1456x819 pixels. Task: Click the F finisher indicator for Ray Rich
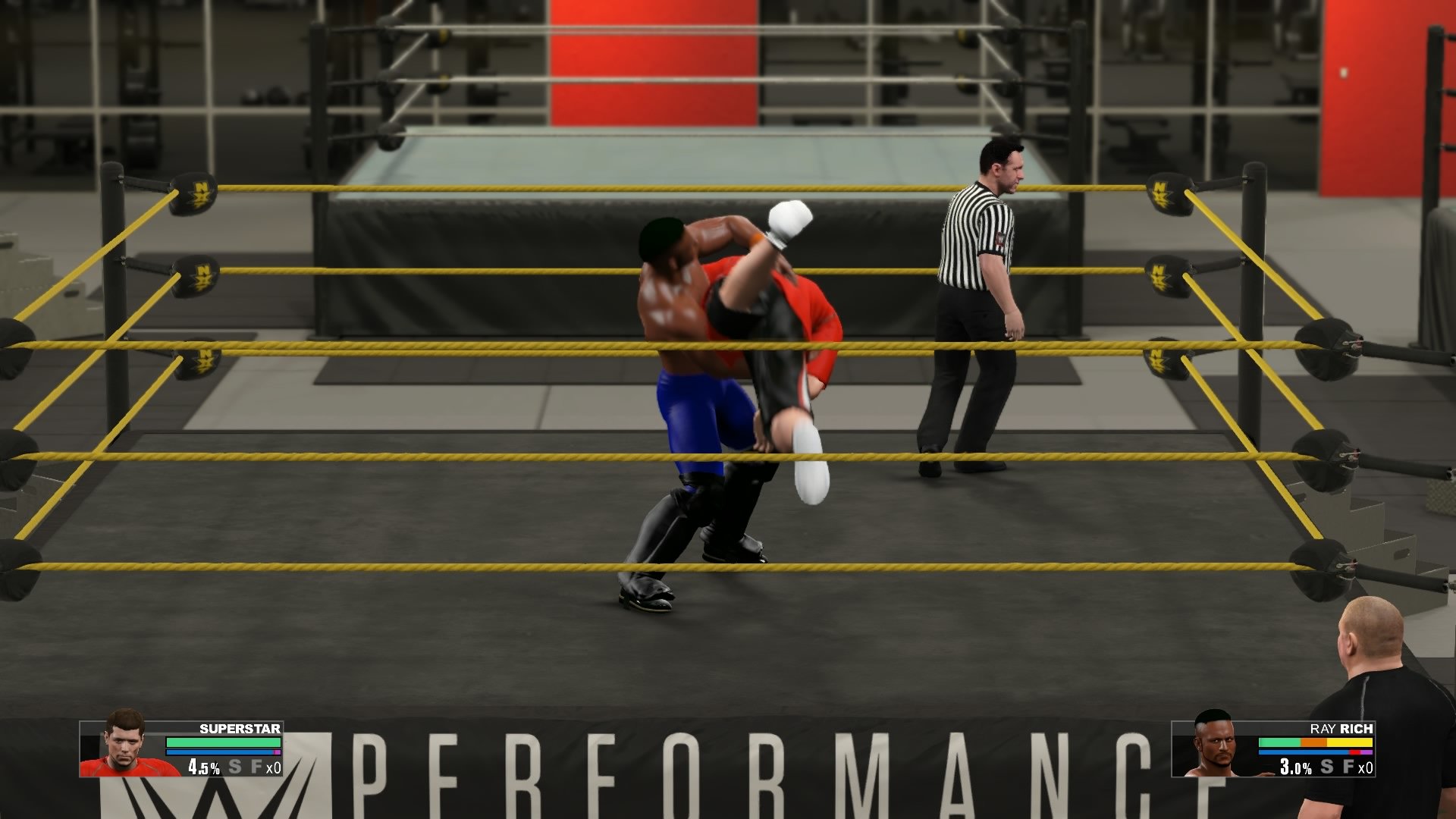coord(1349,767)
